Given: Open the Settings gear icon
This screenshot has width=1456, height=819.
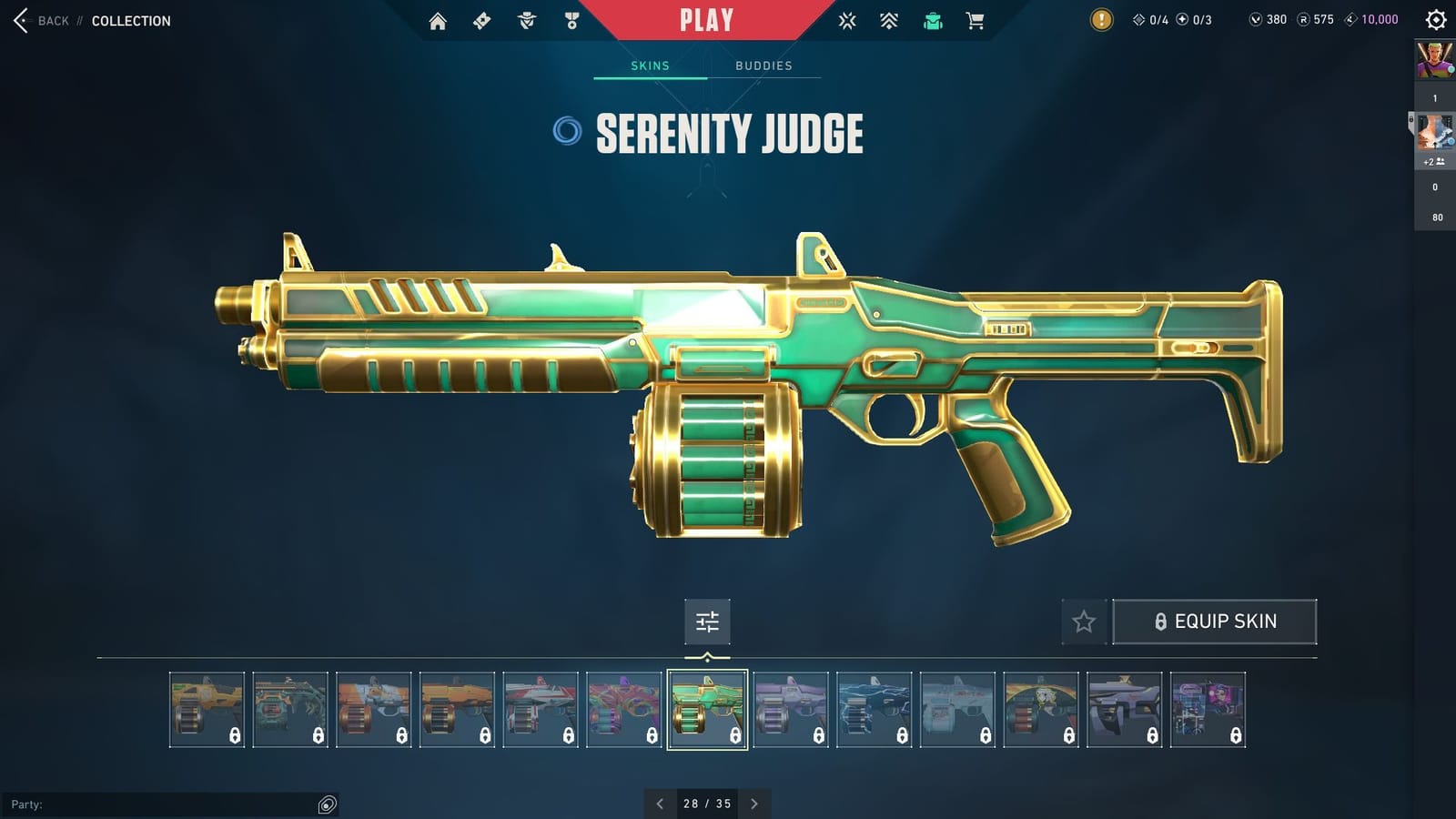Looking at the screenshot, I should (1431, 20).
